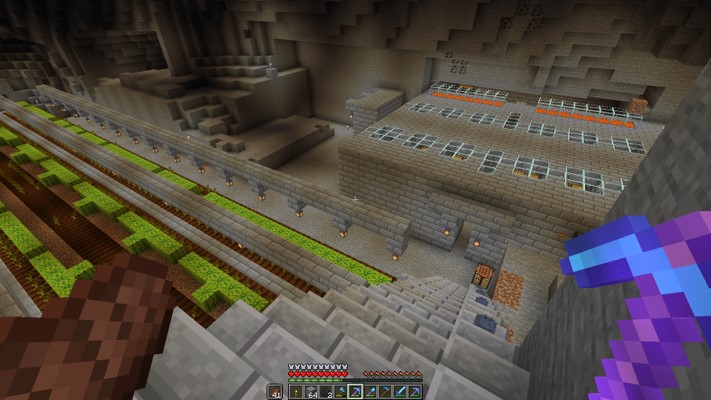Select the dark item stack of 2

326,392
